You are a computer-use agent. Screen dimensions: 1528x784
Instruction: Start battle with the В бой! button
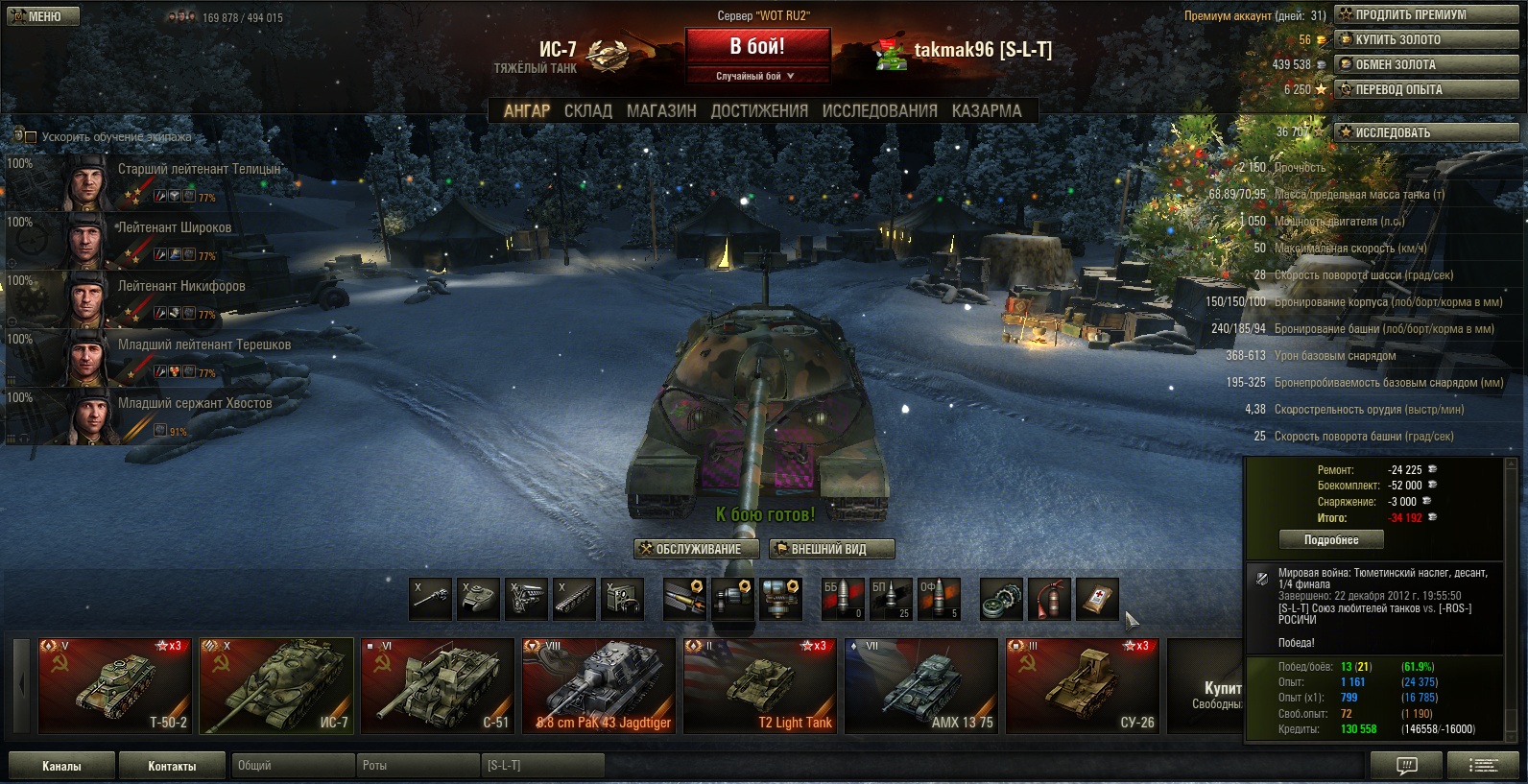757,47
